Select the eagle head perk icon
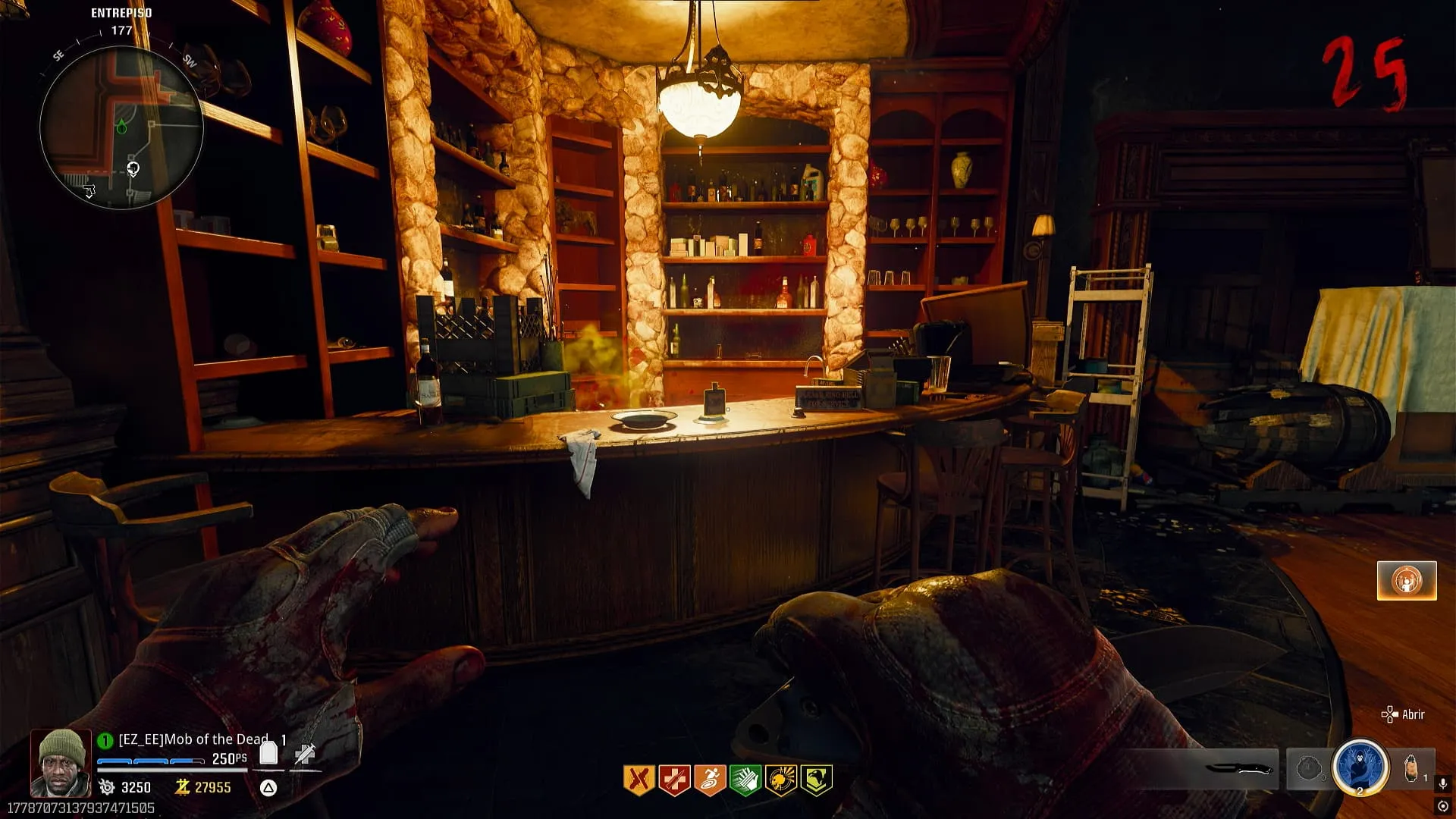This screenshot has height=819, width=1456. pos(816,780)
